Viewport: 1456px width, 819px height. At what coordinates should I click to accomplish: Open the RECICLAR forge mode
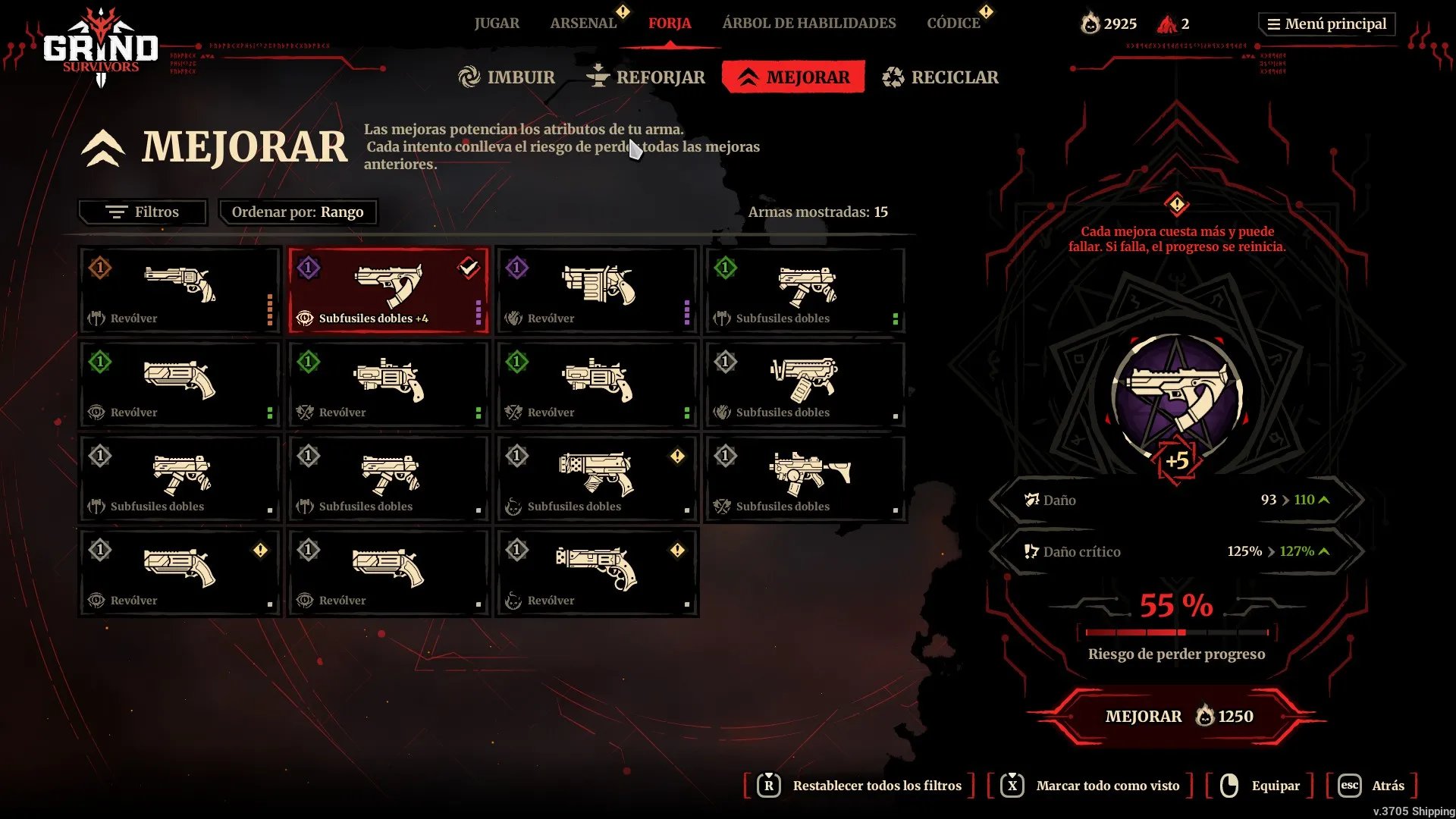[941, 77]
